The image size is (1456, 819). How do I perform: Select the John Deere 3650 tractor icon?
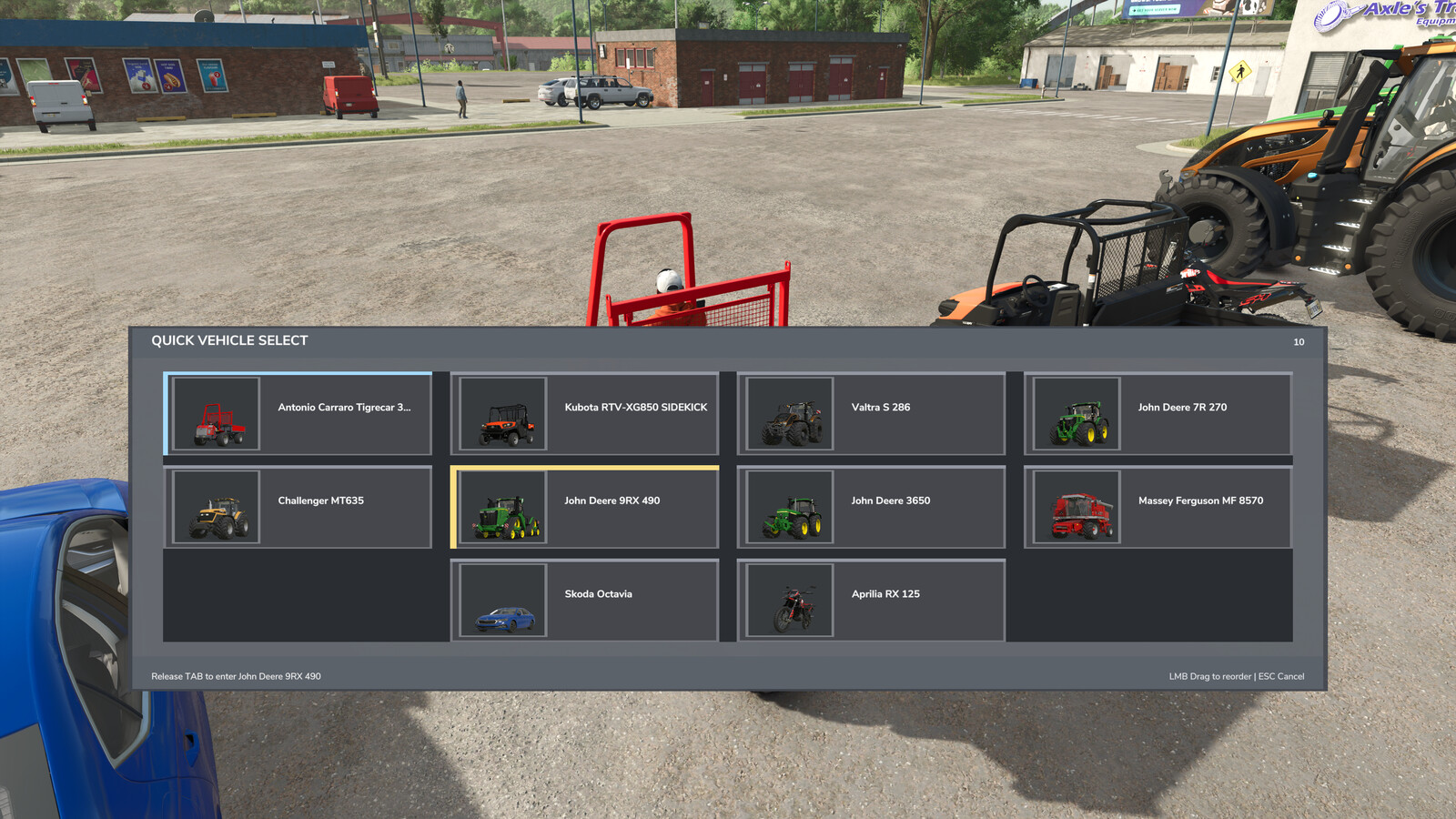(x=789, y=507)
